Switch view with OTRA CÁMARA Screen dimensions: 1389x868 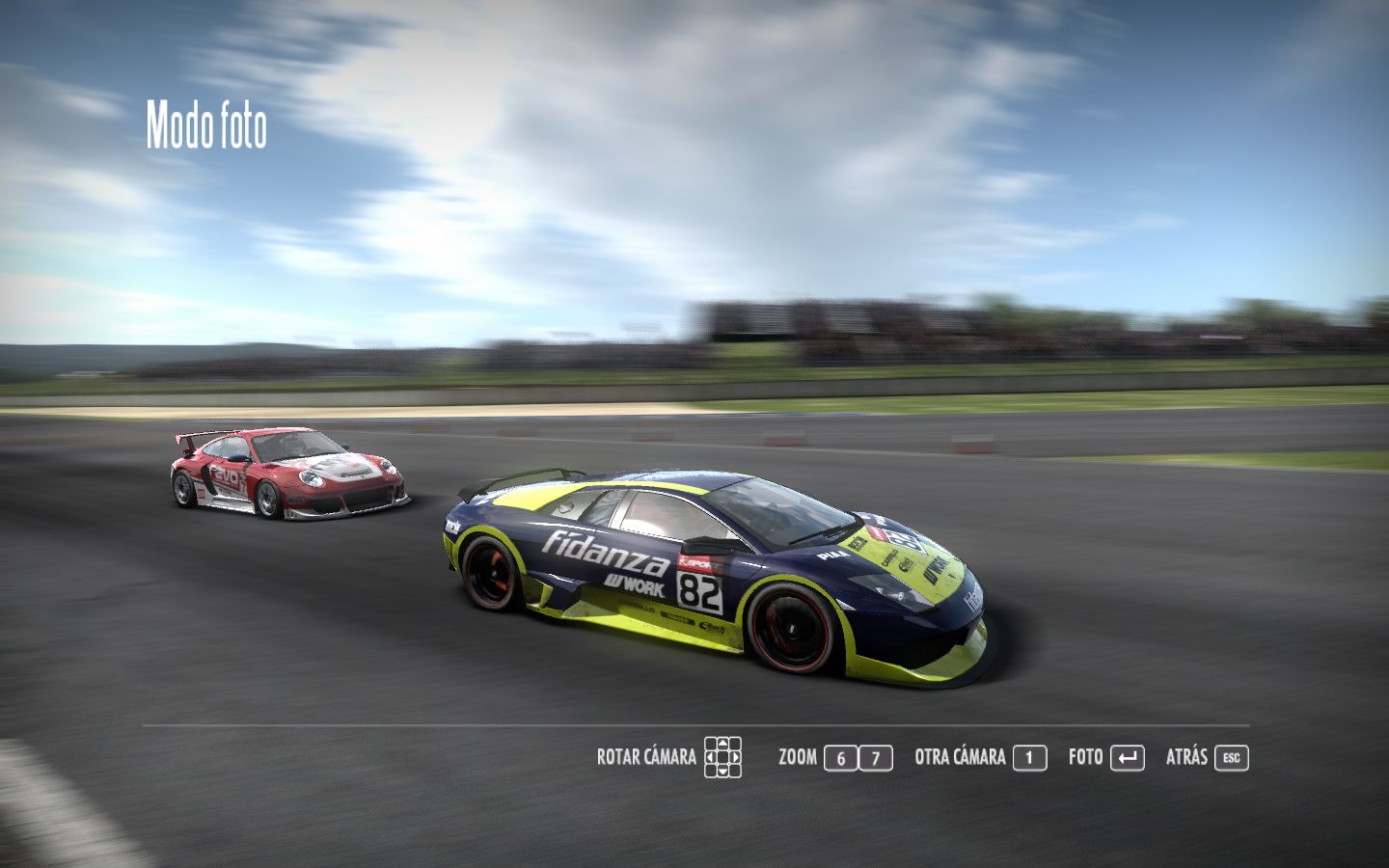coord(980,757)
